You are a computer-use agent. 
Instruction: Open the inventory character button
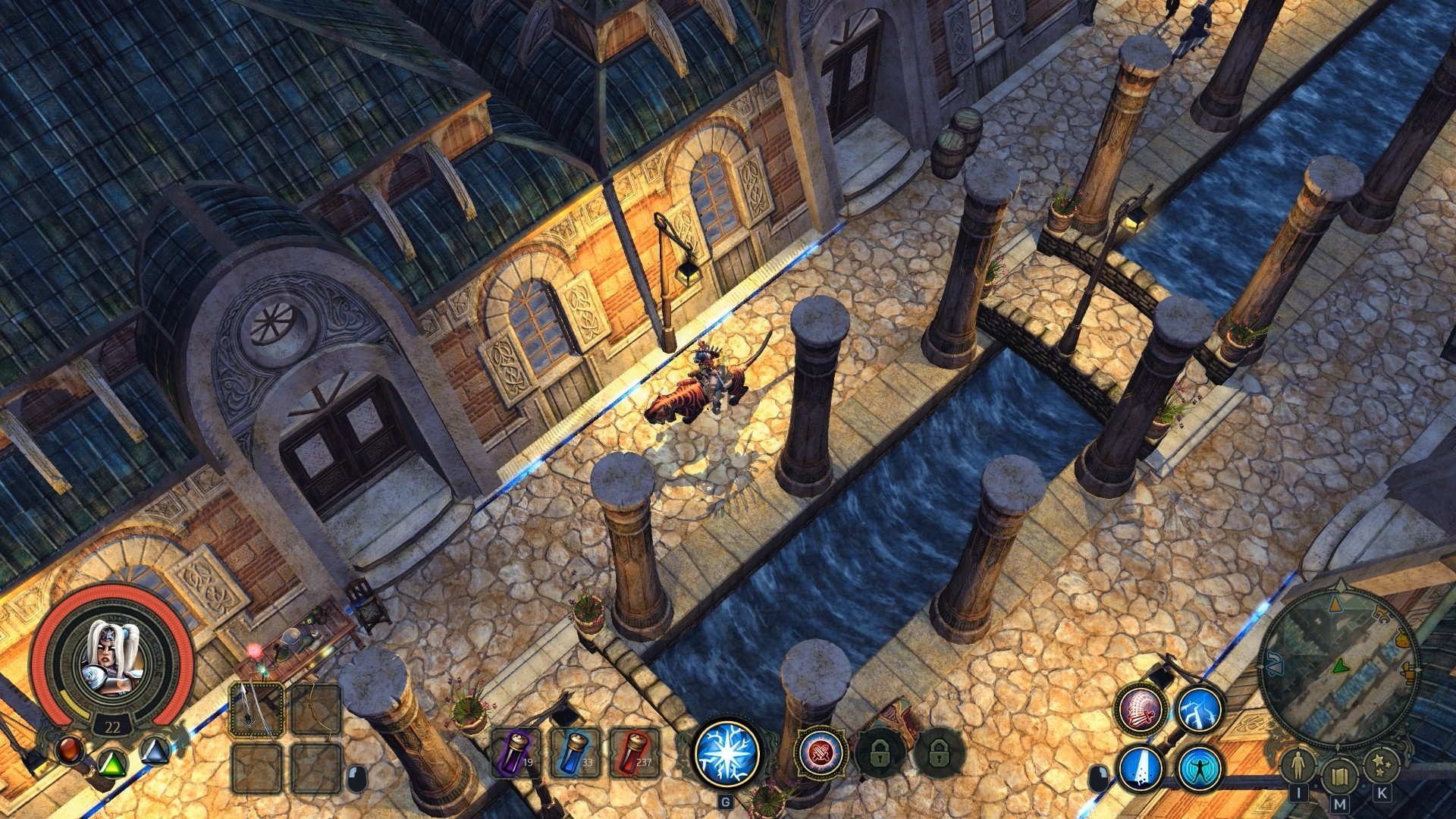tap(1298, 766)
